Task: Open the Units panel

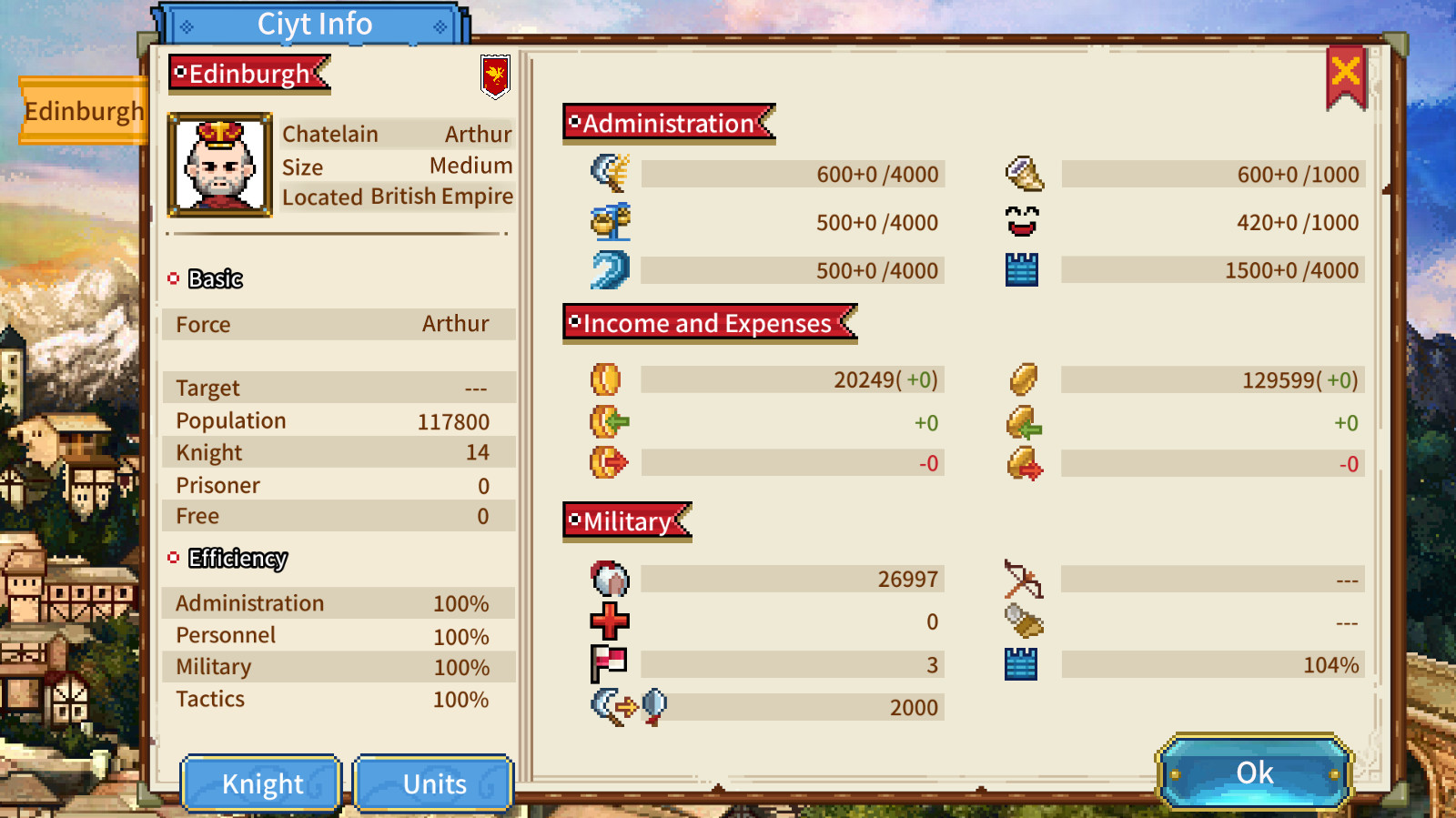Action: pyautogui.click(x=434, y=783)
